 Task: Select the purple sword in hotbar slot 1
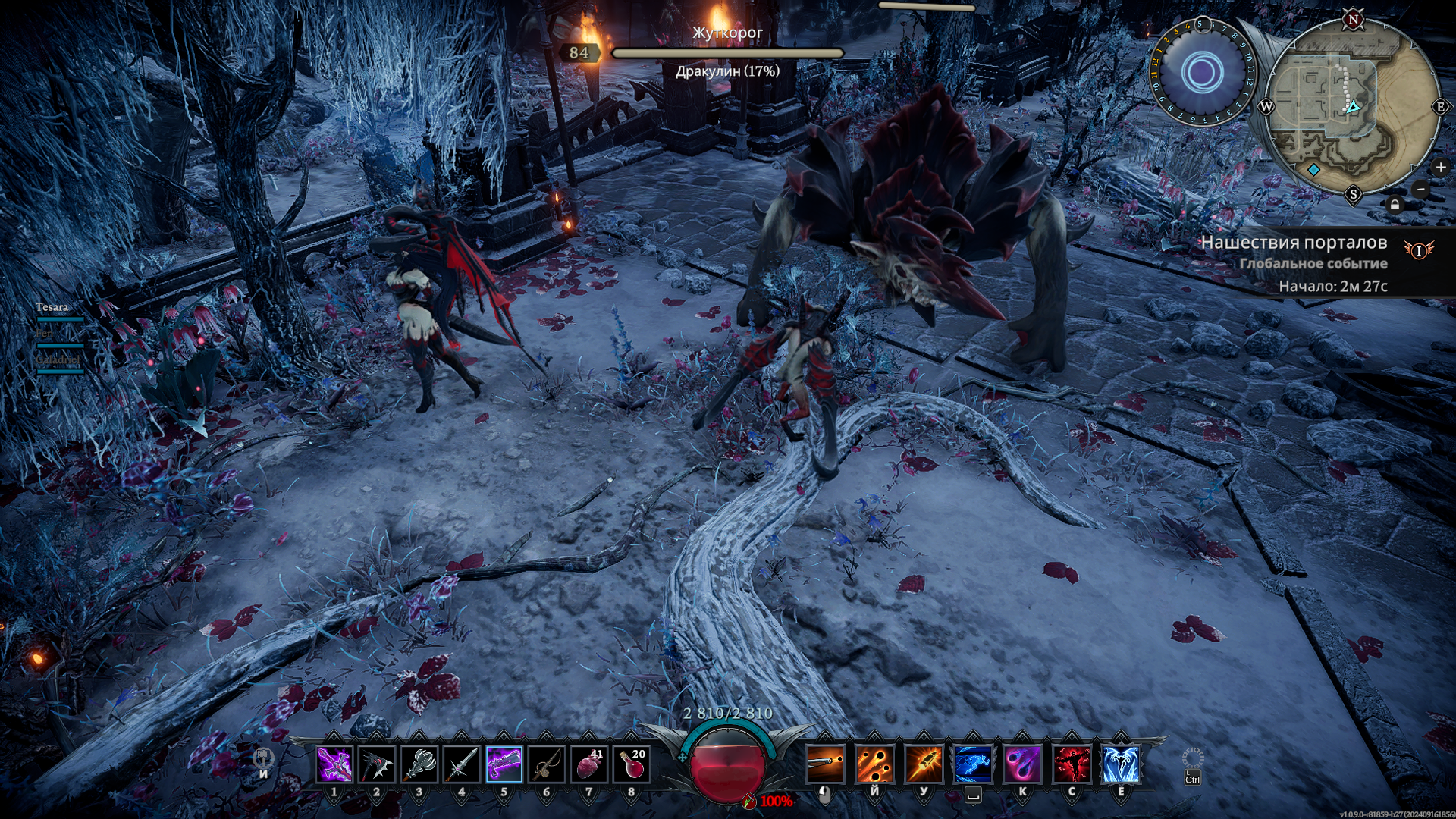(334, 764)
